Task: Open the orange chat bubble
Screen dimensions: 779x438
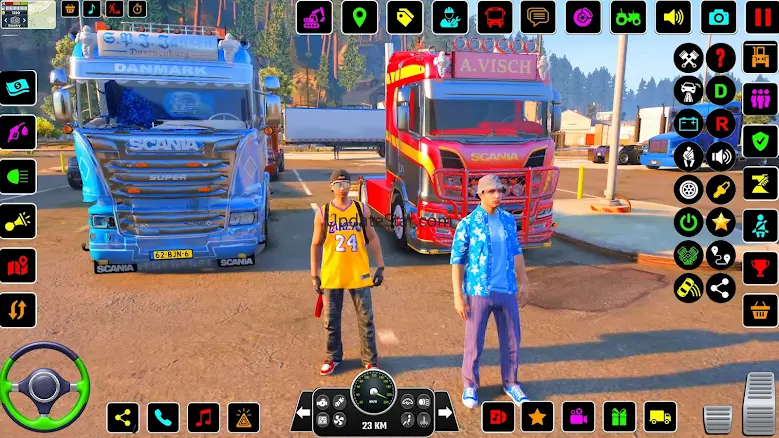Action: [x=539, y=17]
